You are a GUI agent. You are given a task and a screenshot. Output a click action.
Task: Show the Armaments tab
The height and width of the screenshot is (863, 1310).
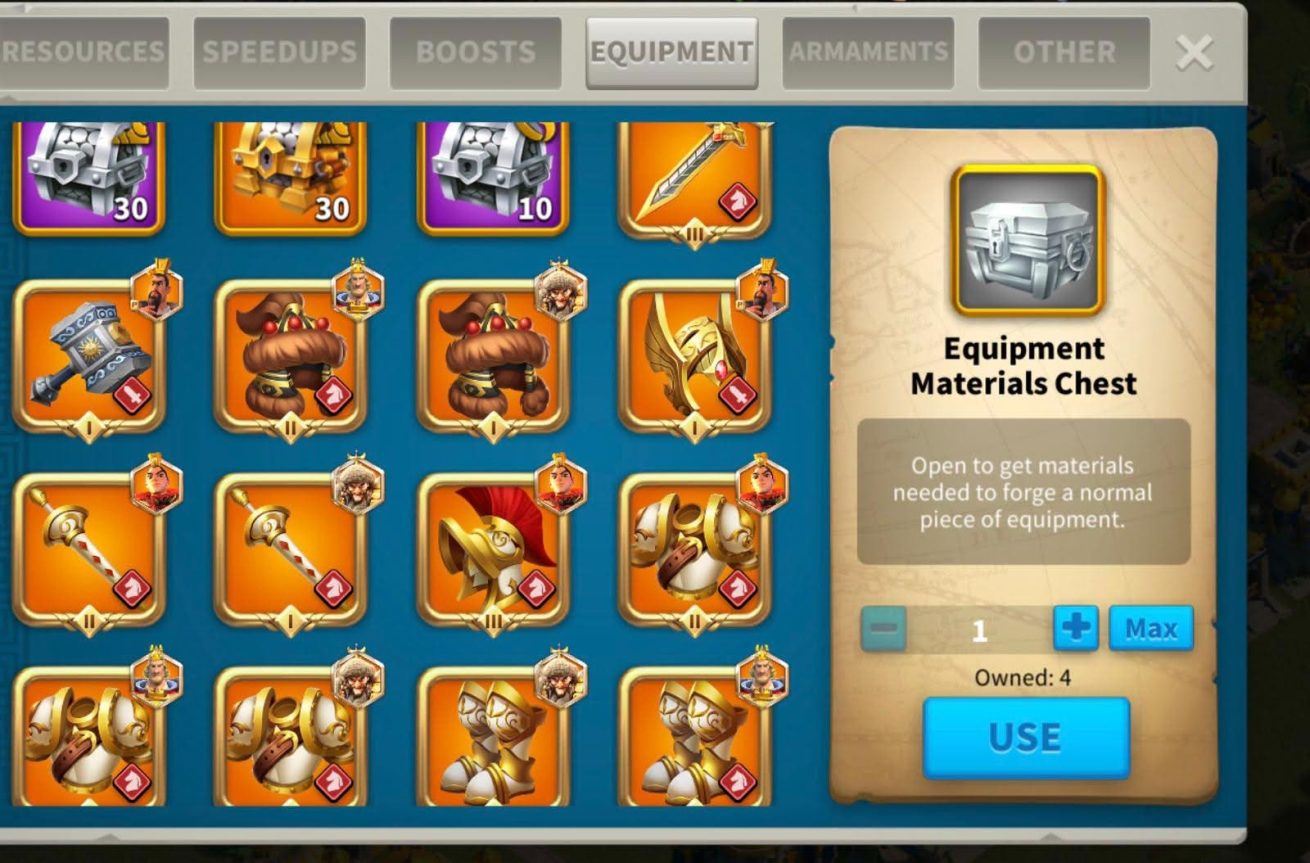point(868,53)
